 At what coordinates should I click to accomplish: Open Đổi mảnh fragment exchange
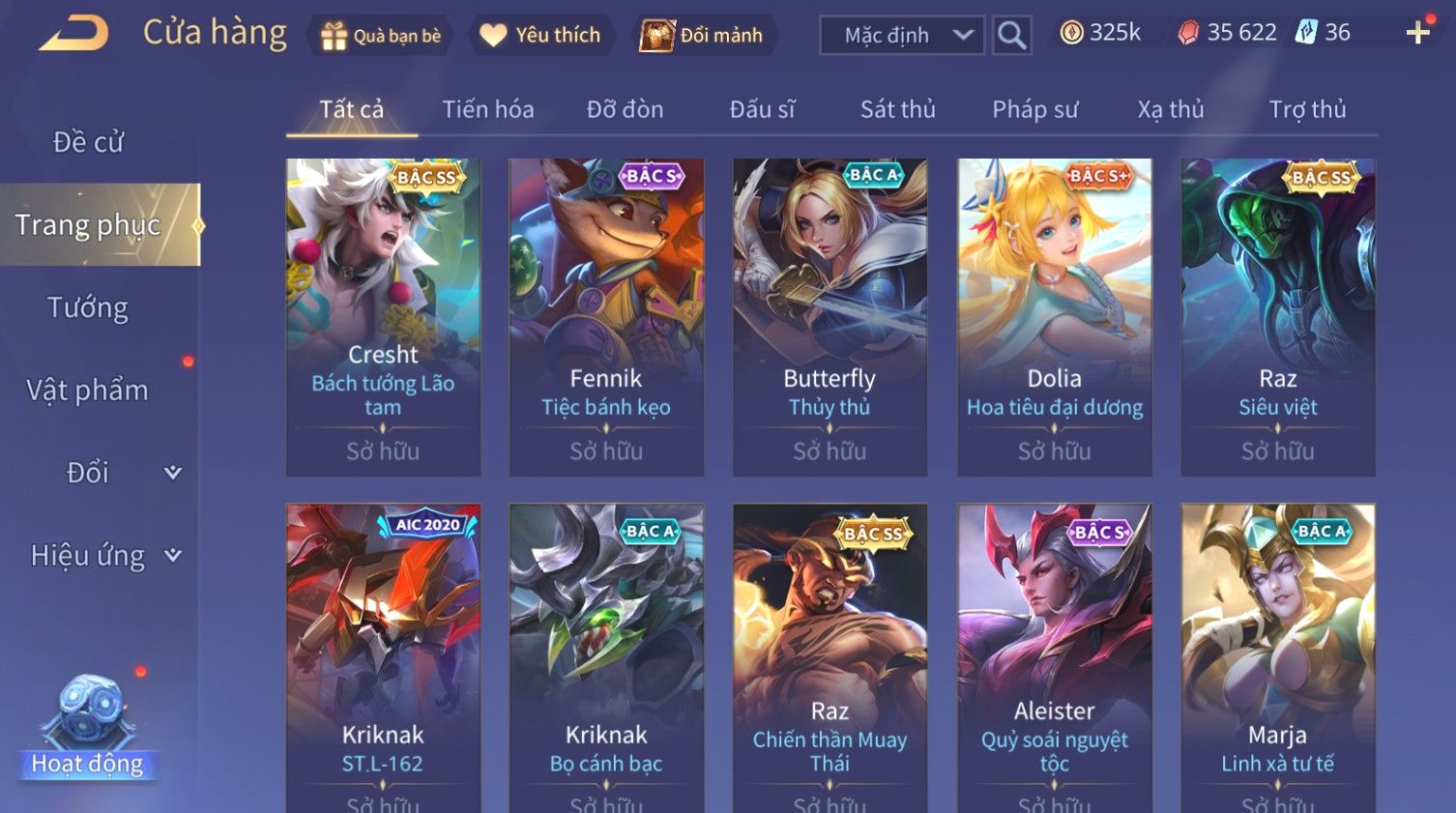click(703, 36)
